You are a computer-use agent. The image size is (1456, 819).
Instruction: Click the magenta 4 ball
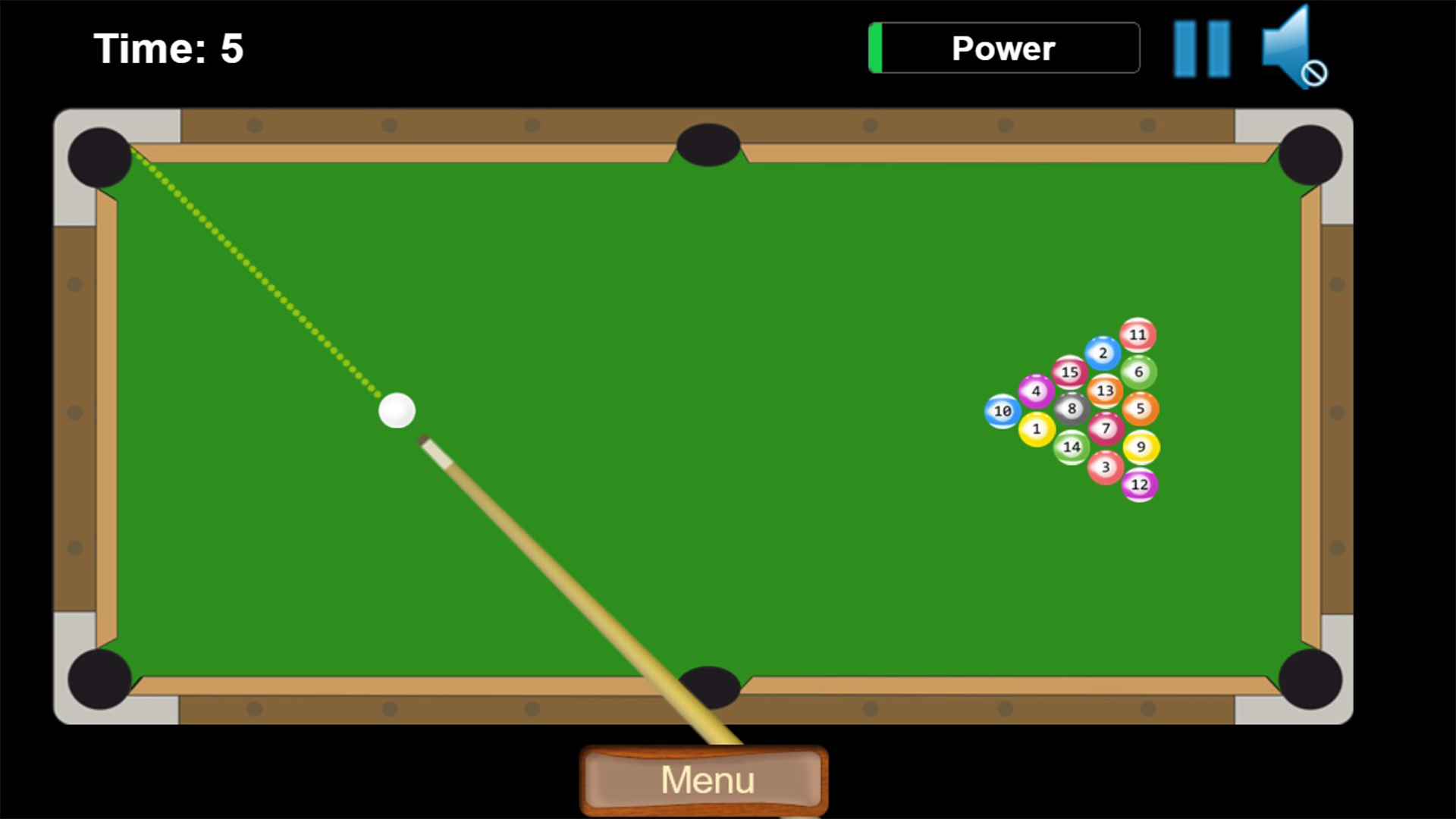pyautogui.click(x=1035, y=391)
